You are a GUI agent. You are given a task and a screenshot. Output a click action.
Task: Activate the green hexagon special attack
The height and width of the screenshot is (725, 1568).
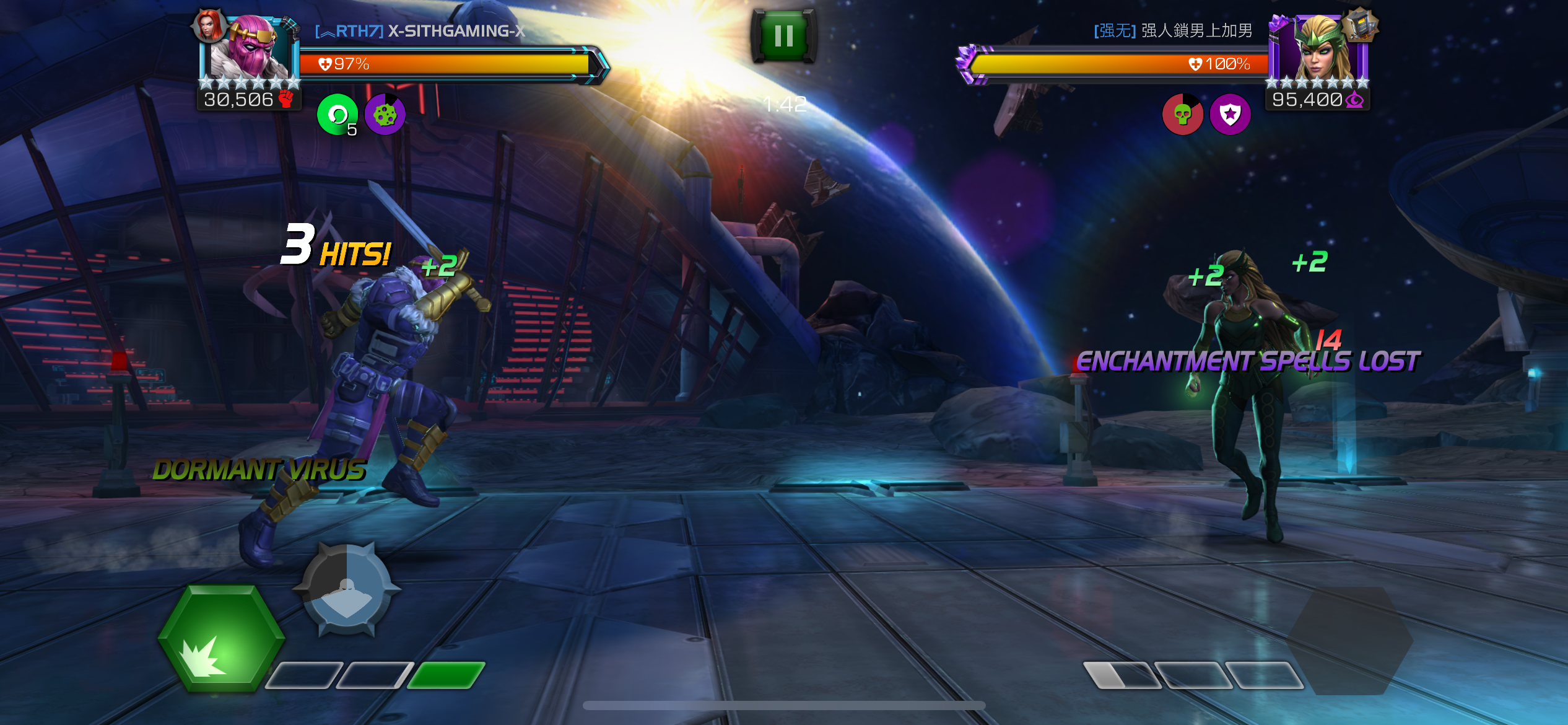(221, 638)
